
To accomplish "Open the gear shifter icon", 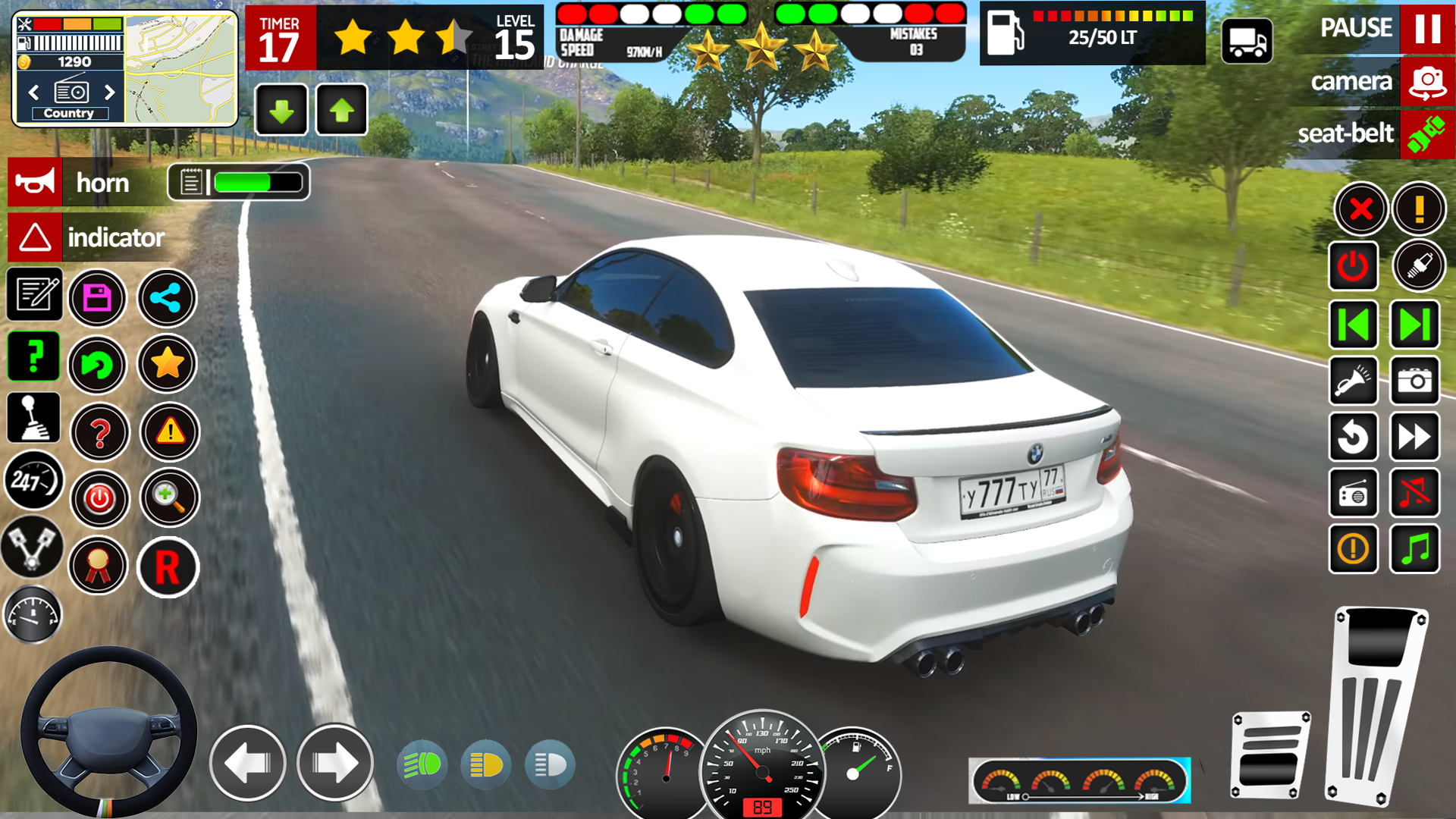I will pyautogui.click(x=33, y=418).
